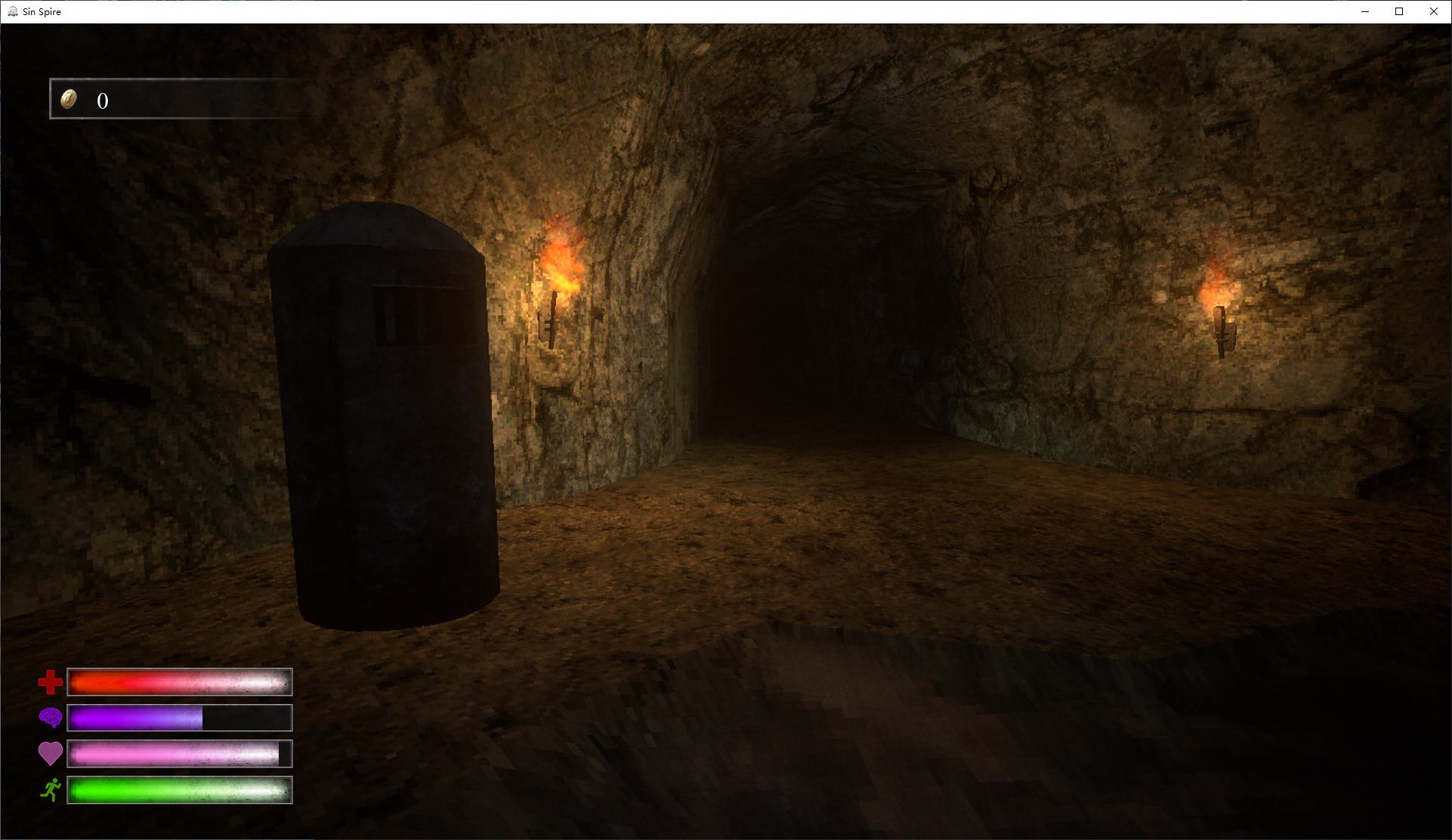Click the left wall torch flame
Viewport: 1452px width, 840px height.
click(x=559, y=257)
